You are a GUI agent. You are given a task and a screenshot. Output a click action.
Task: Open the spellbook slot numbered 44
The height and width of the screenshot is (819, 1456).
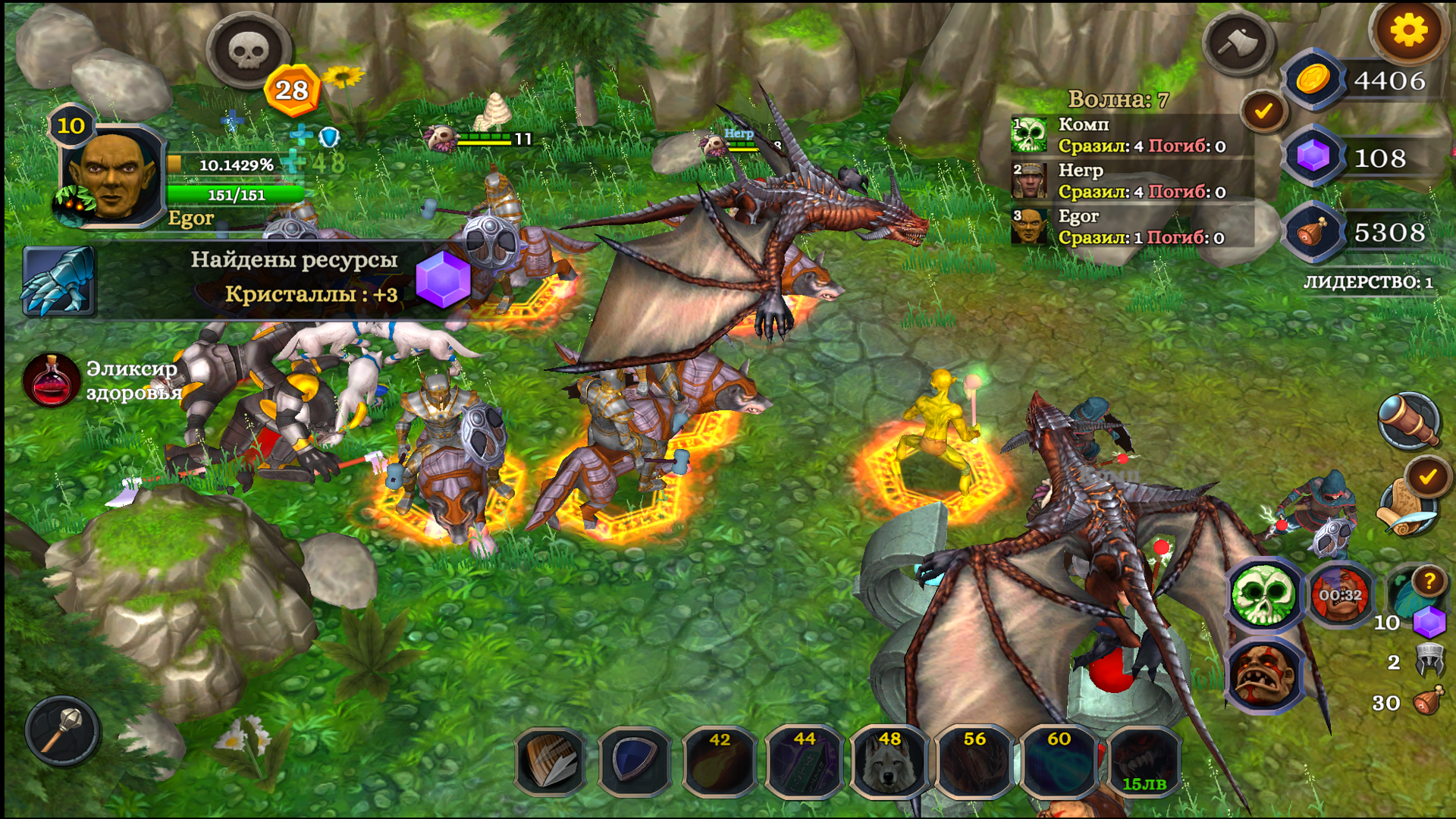tap(805, 763)
